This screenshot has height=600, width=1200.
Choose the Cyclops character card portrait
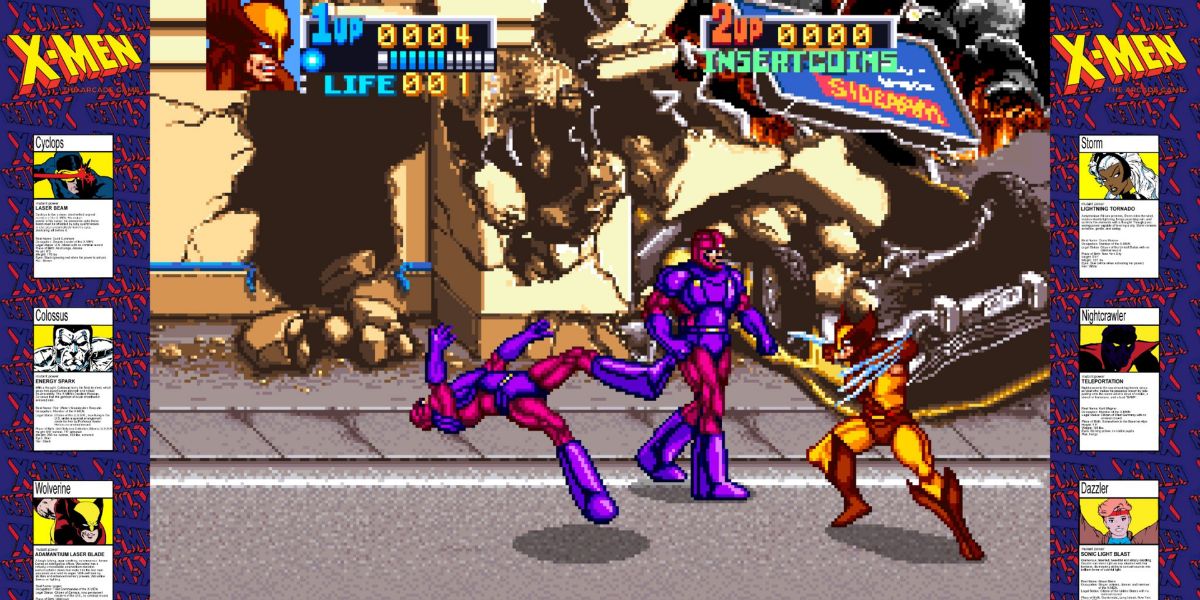tap(73, 176)
